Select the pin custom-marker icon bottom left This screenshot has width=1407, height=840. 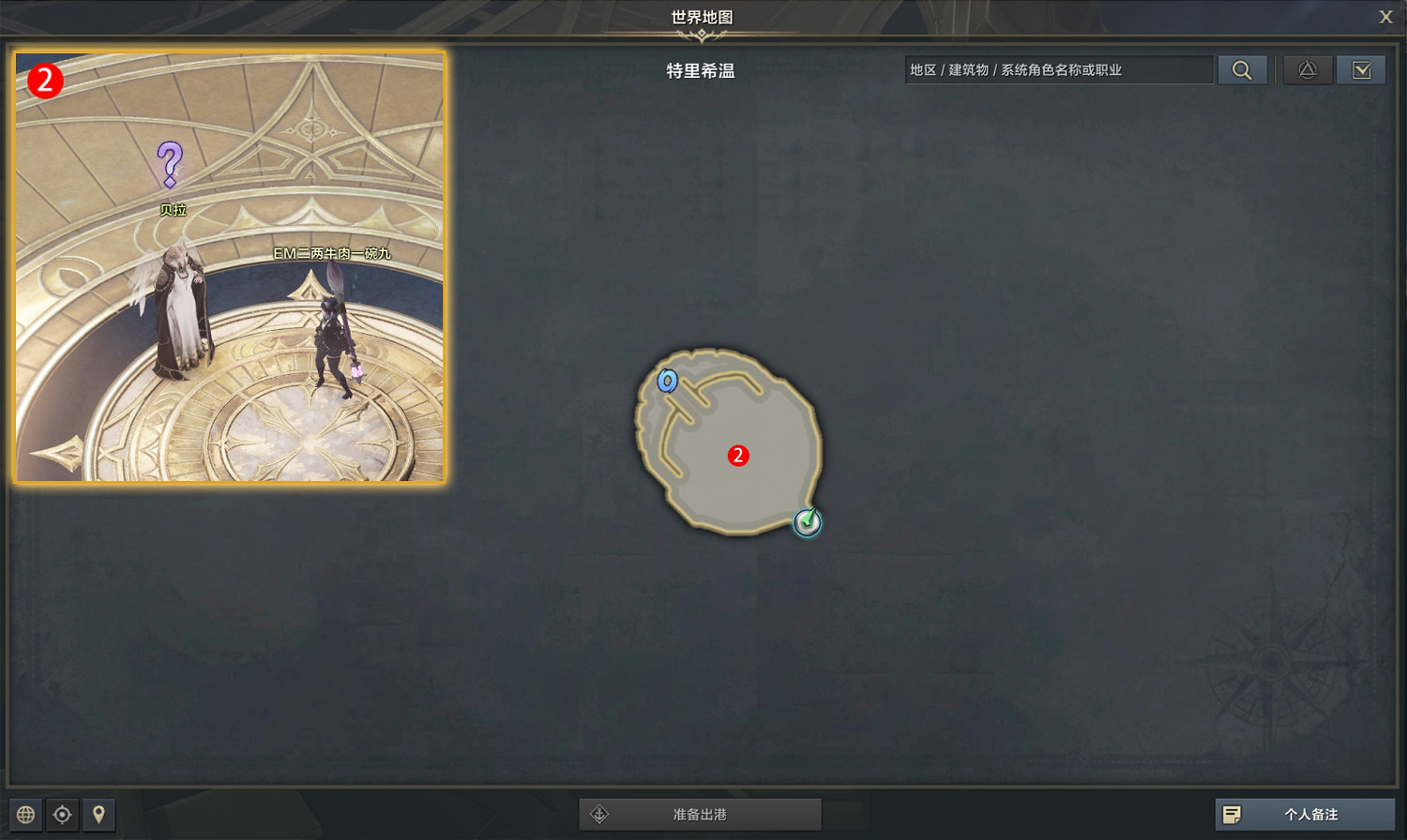99,815
